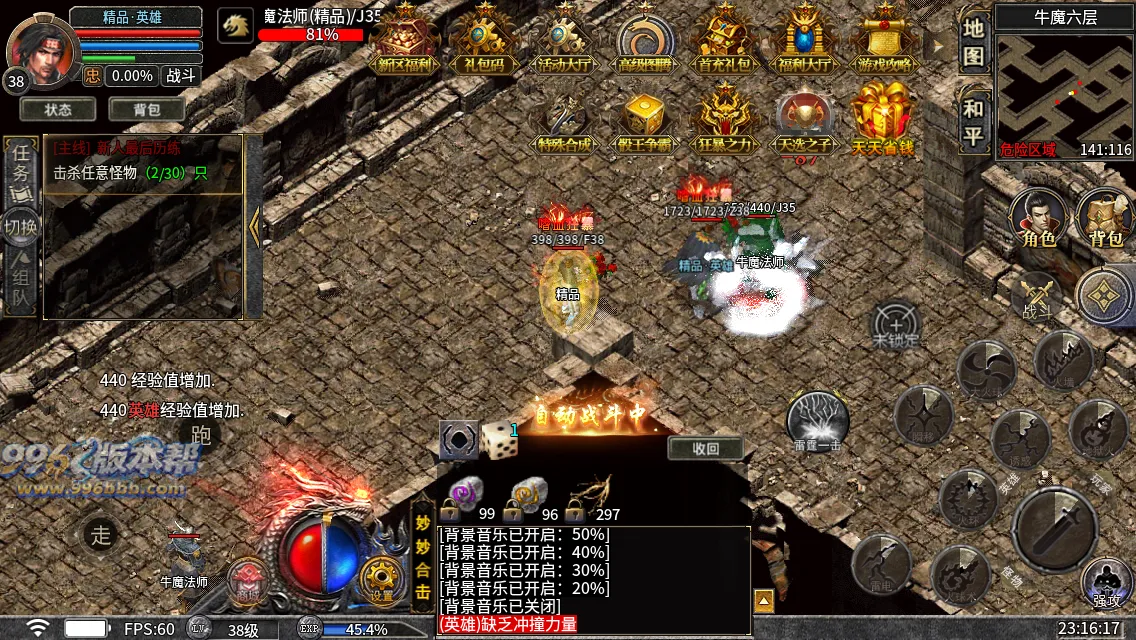The image size is (1136, 640).
Task: Open the 角色 character portrait icon
Action: pyautogui.click(x=1035, y=216)
